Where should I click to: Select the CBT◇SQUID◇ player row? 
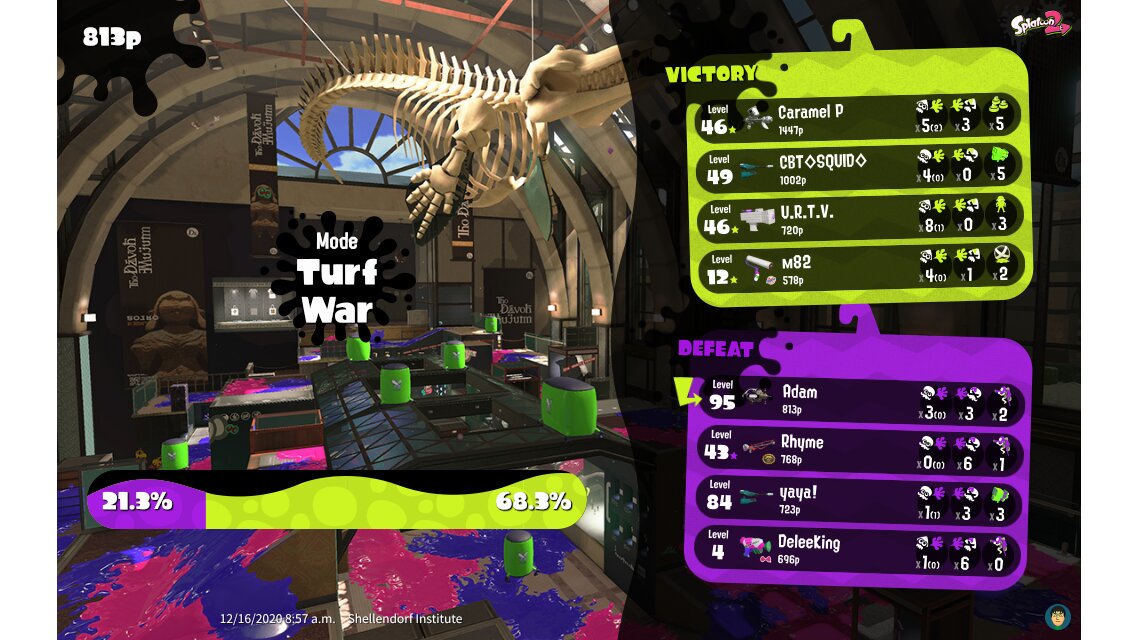858,168
